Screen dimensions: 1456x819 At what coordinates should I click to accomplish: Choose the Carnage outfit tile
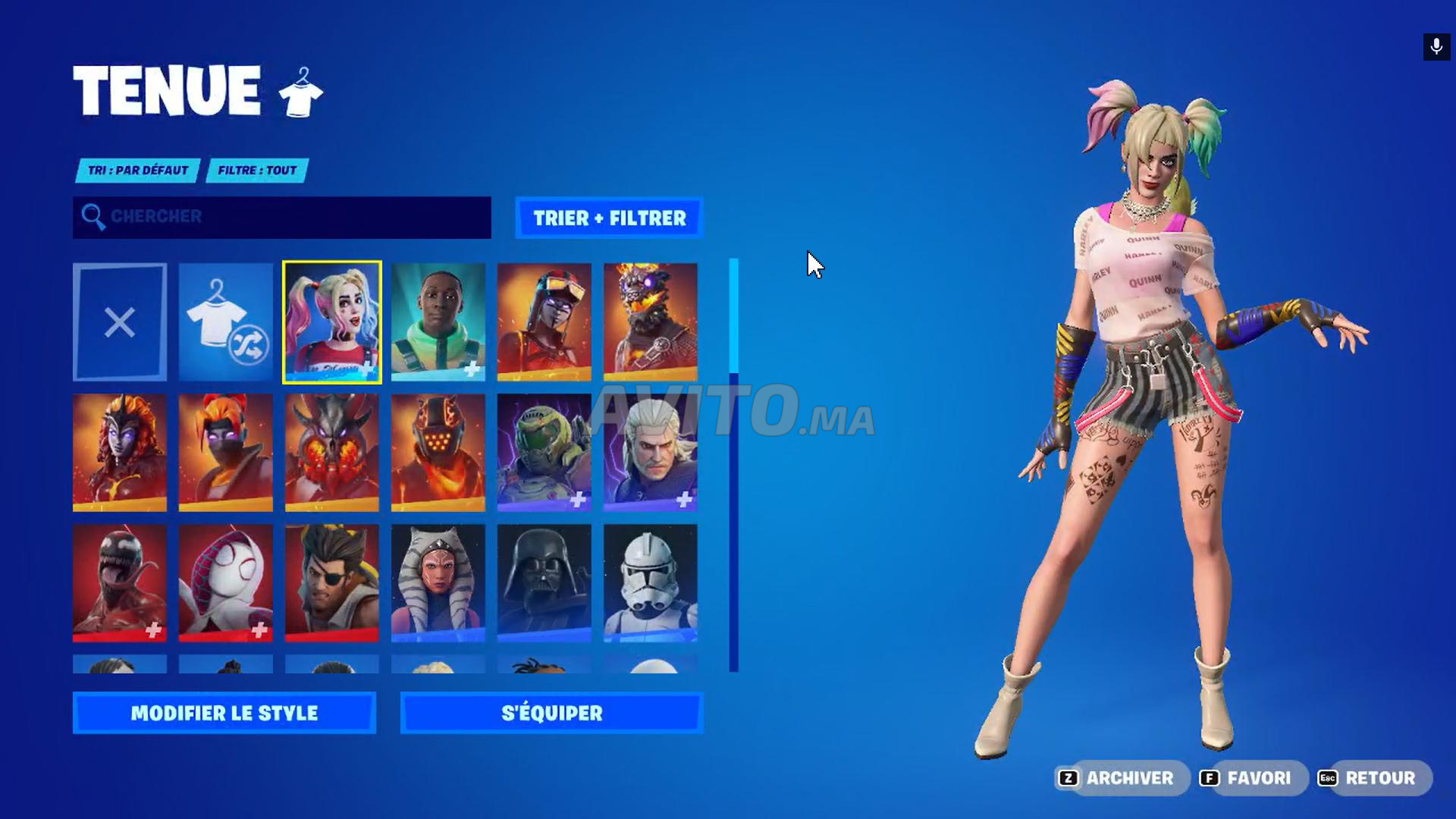coord(120,583)
